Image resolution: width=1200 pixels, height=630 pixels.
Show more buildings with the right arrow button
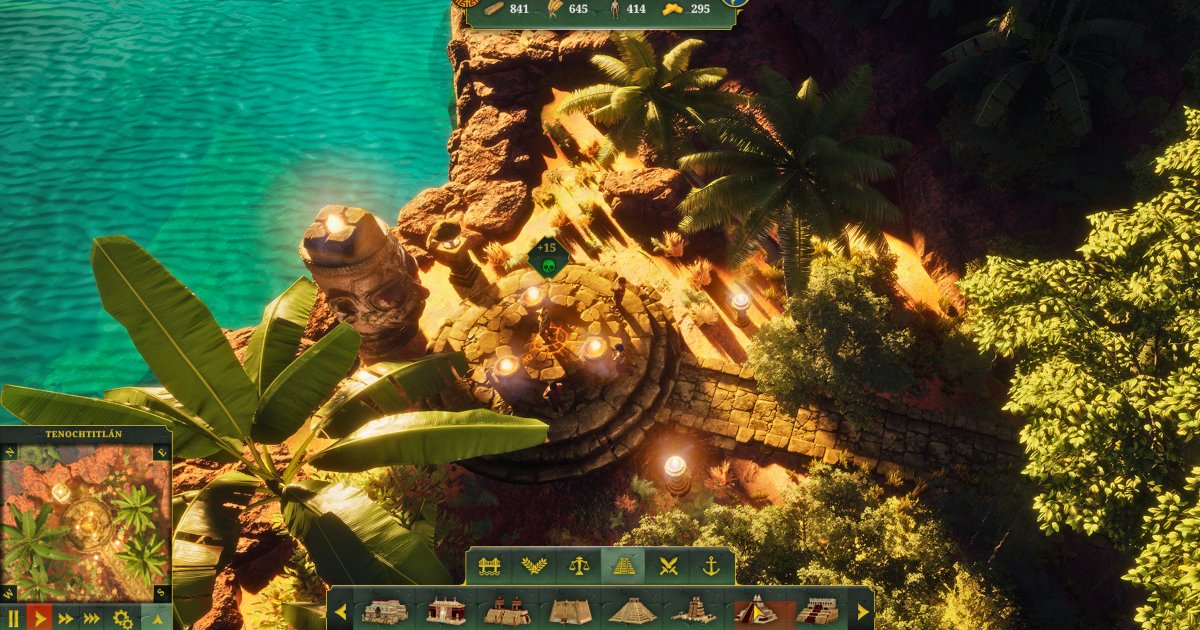862,611
